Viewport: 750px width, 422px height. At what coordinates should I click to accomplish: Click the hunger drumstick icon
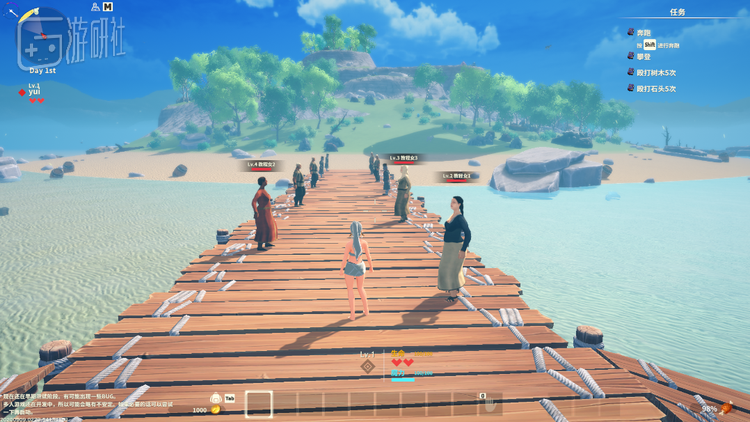click(x=728, y=407)
